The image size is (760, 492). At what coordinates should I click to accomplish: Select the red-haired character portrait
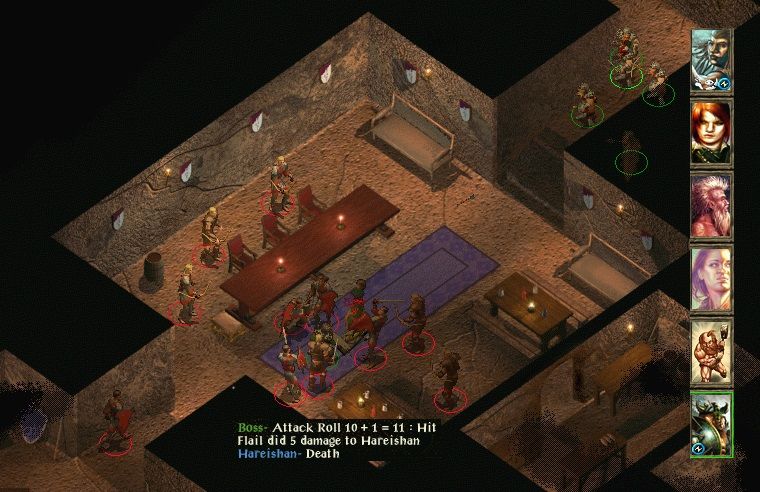pyautogui.click(x=711, y=132)
